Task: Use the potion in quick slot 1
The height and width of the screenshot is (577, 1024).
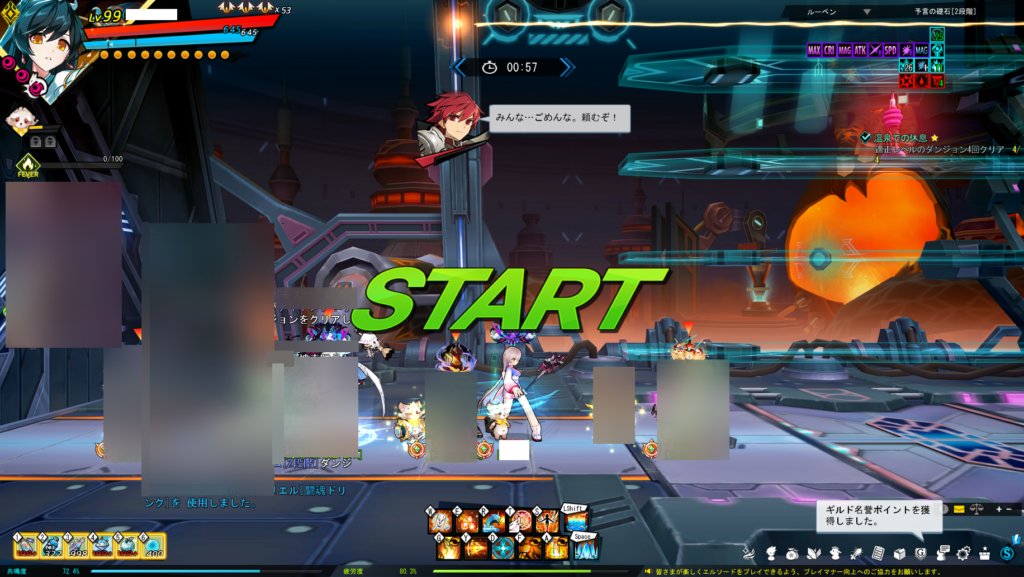Action: click(x=27, y=545)
